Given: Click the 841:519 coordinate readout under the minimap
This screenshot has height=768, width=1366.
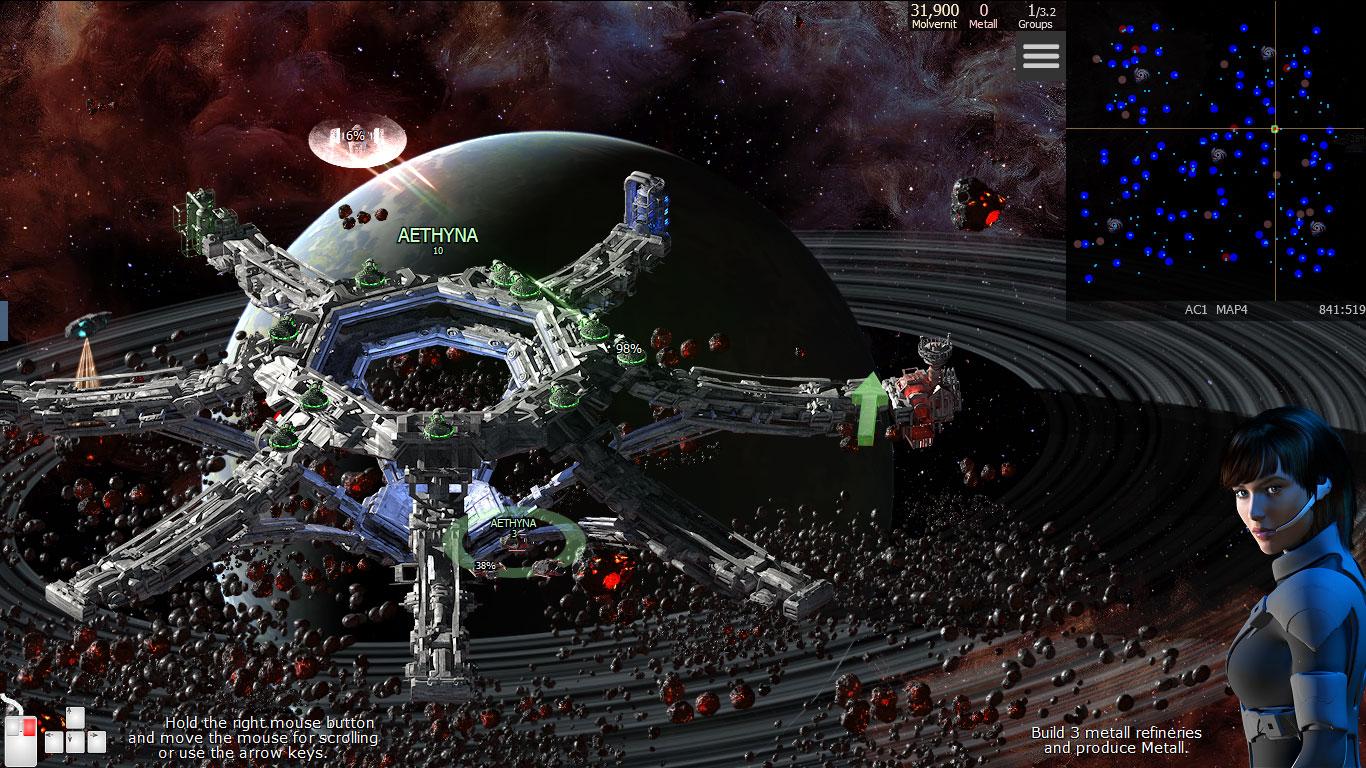Looking at the screenshot, I should click(1340, 310).
